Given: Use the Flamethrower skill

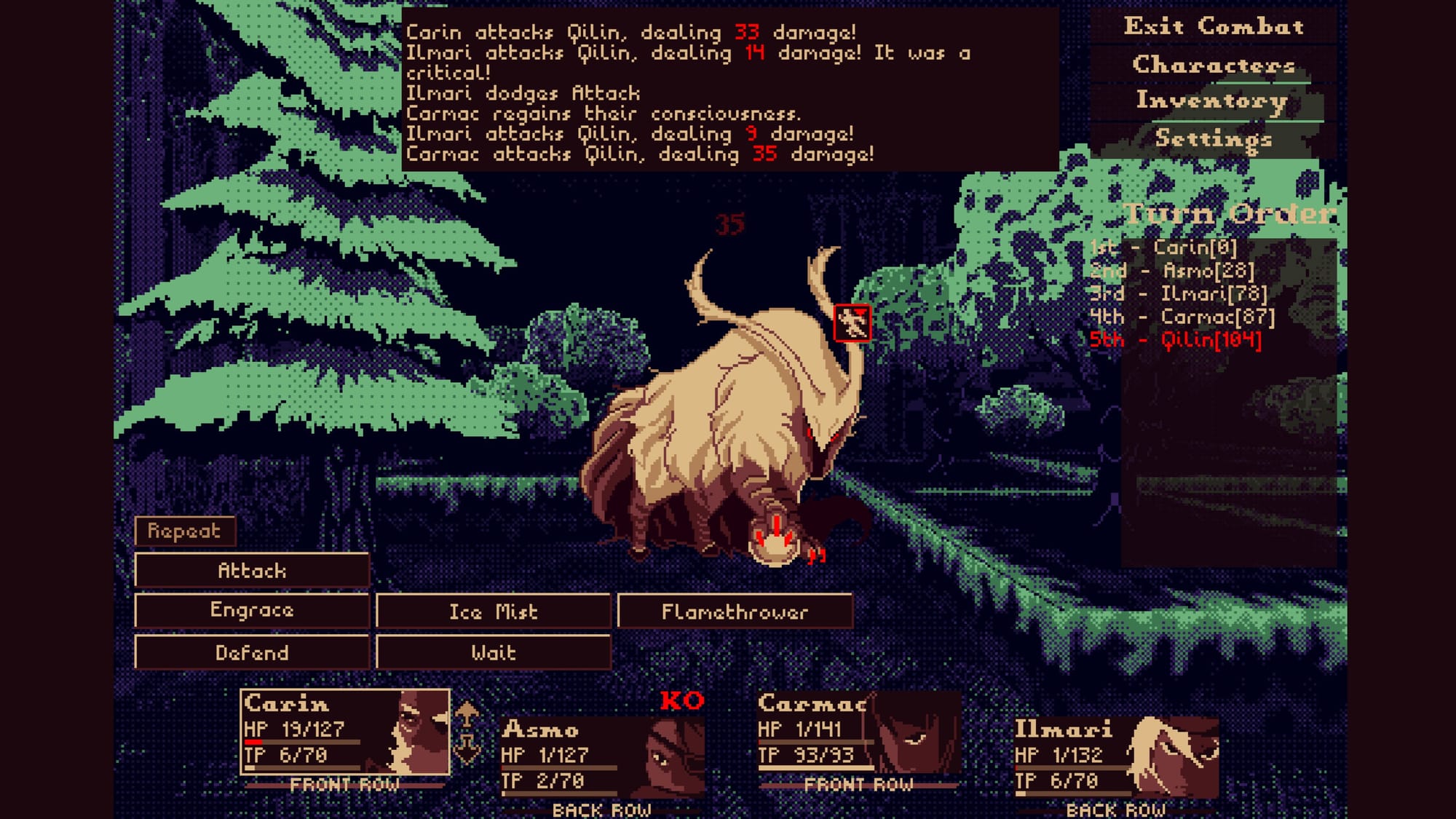Looking at the screenshot, I should (x=735, y=612).
